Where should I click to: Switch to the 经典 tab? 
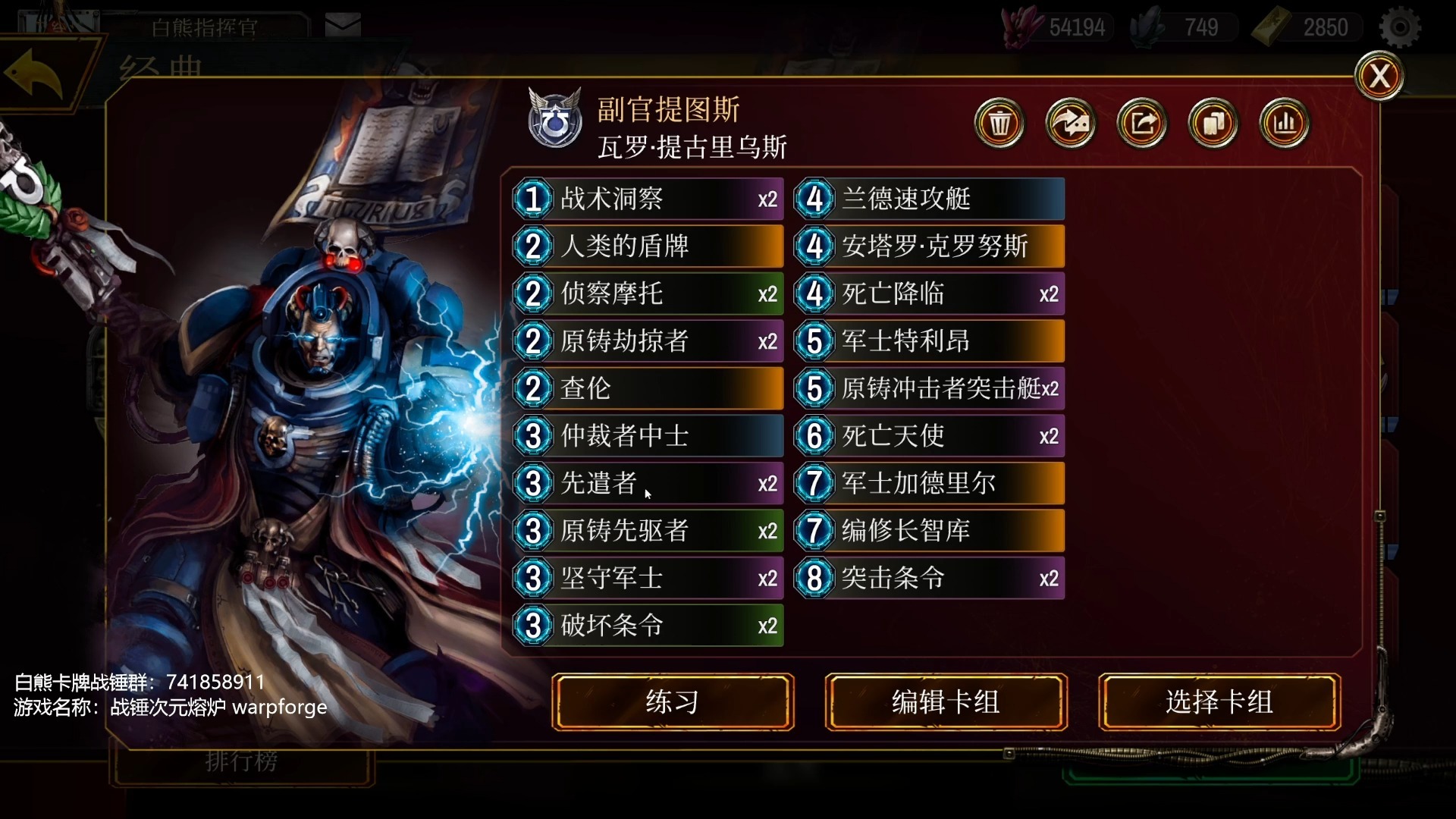pyautogui.click(x=159, y=67)
